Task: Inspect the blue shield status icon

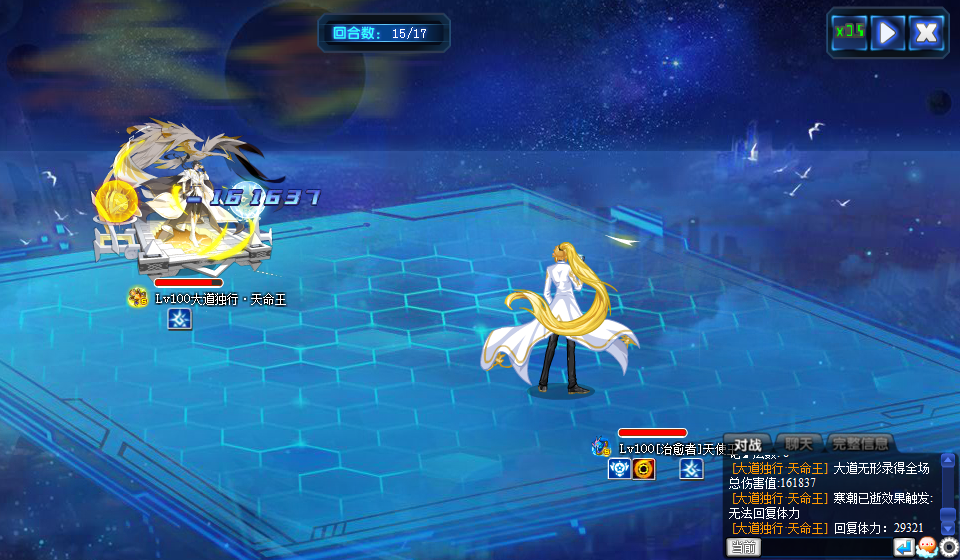Action: [x=619, y=469]
